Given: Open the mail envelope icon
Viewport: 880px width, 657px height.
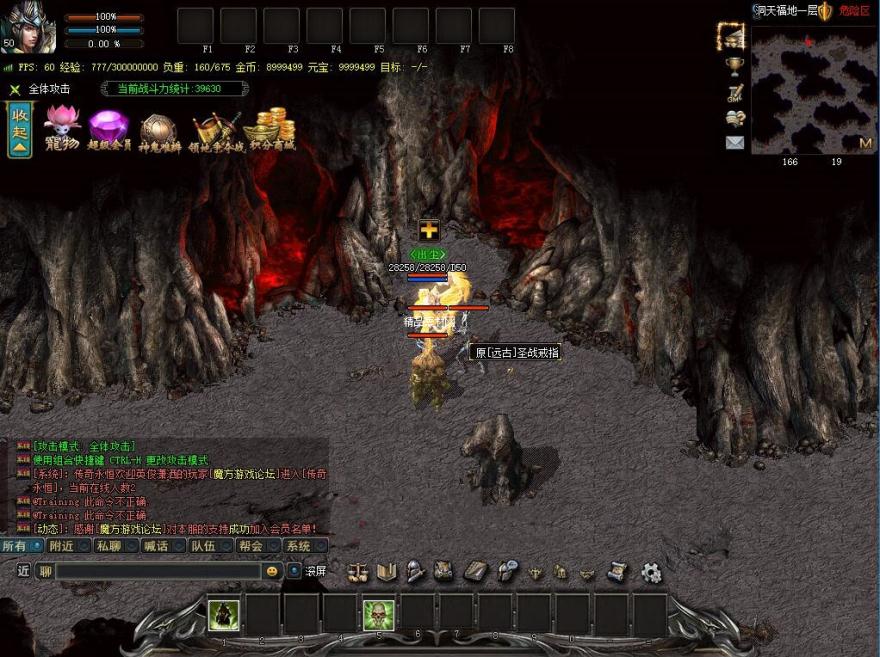Looking at the screenshot, I should [735, 143].
